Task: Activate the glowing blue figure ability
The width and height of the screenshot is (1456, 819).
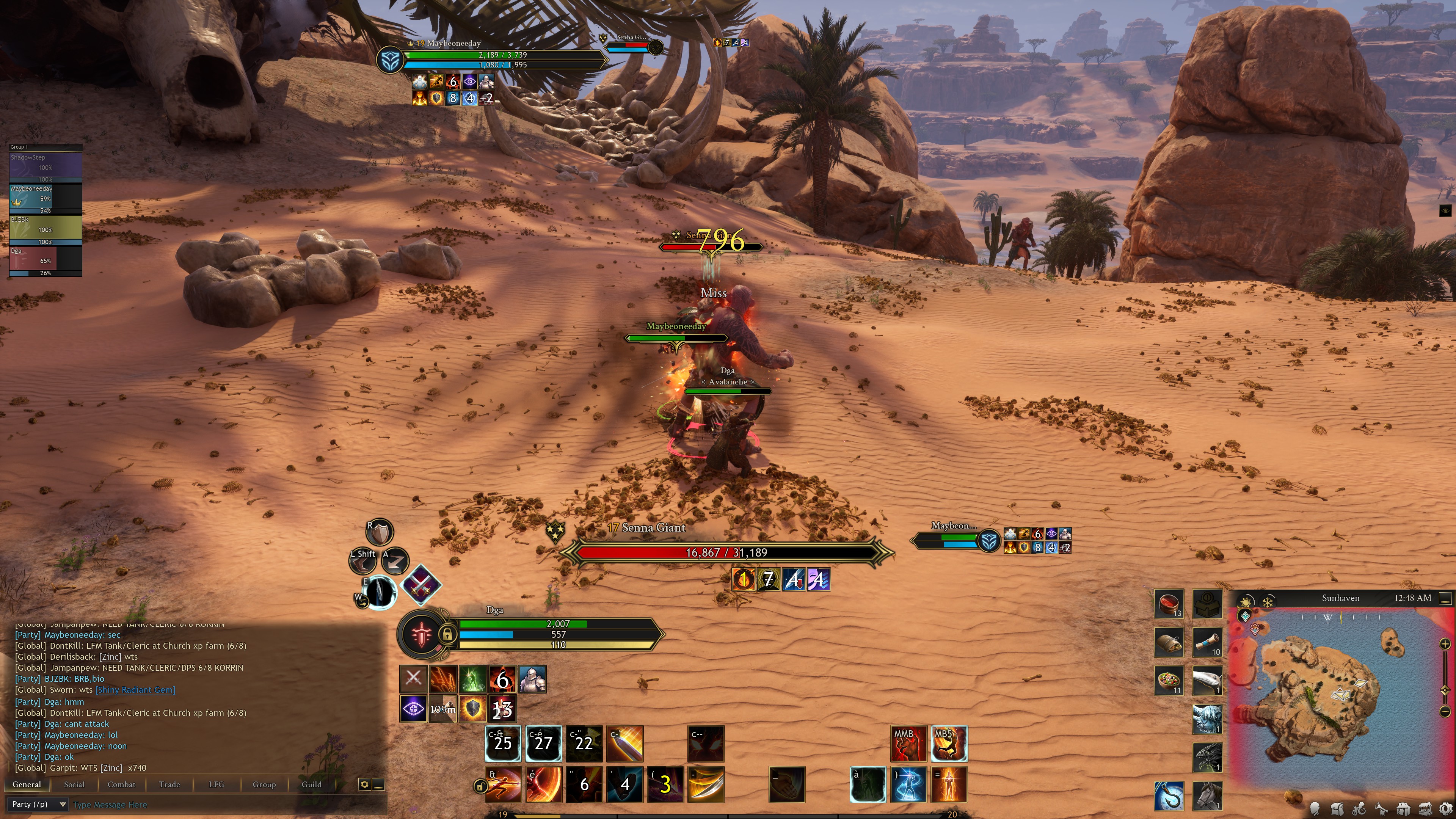Action: pyautogui.click(x=908, y=784)
